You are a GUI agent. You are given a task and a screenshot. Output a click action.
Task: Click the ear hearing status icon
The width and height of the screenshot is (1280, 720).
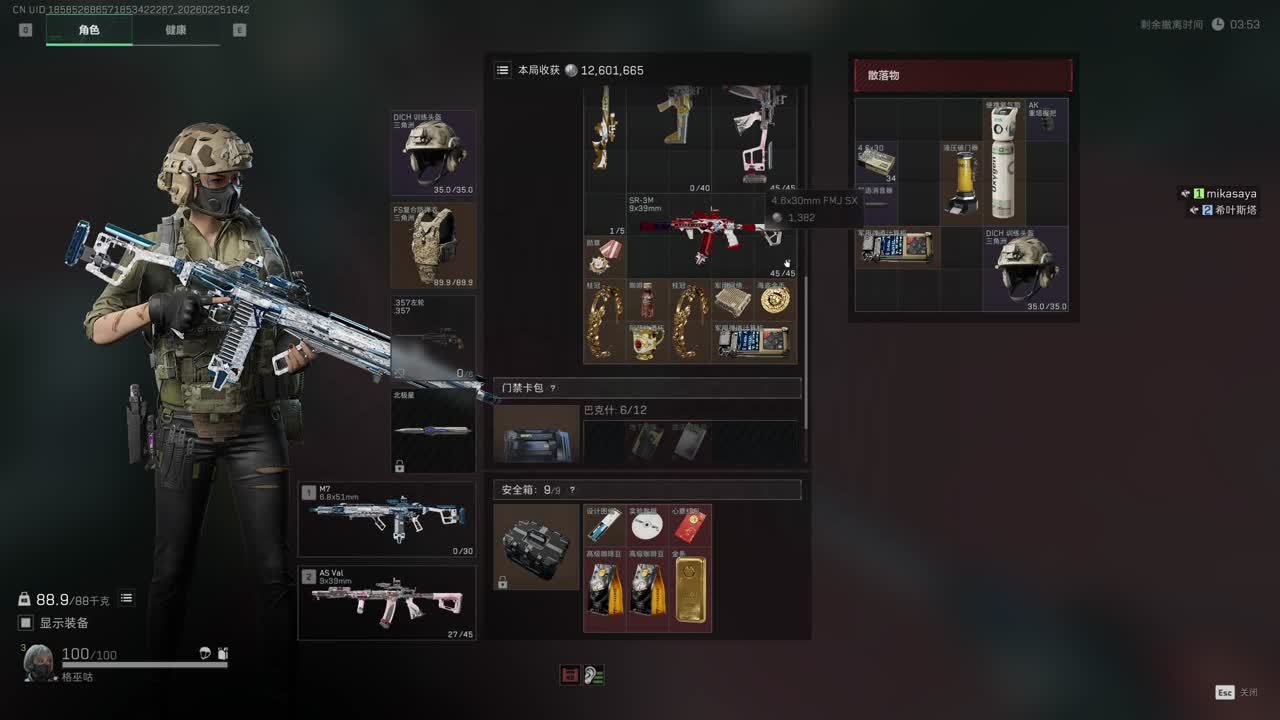594,676
